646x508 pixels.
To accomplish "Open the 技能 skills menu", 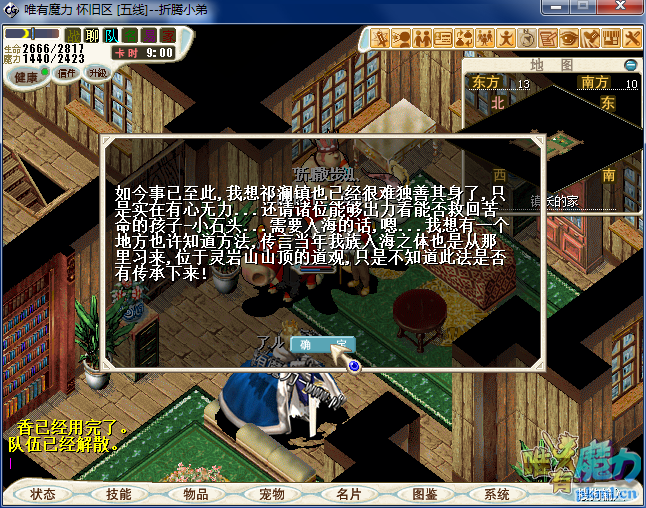I will click(119, 494).
